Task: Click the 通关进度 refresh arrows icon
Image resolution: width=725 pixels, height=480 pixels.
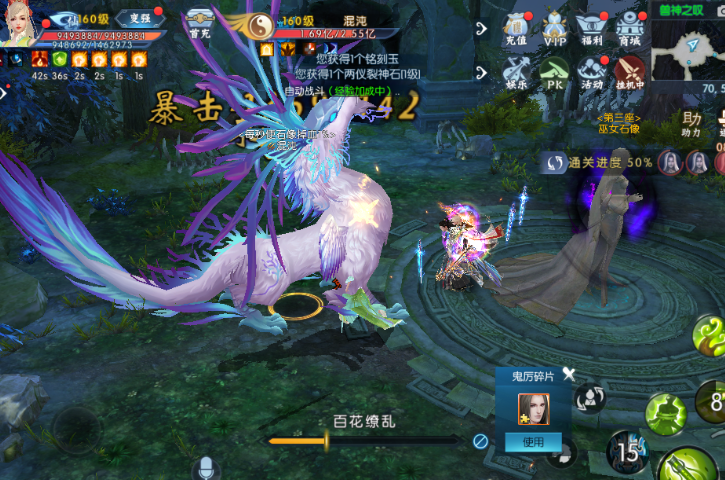Action: (x=554, y=162)
